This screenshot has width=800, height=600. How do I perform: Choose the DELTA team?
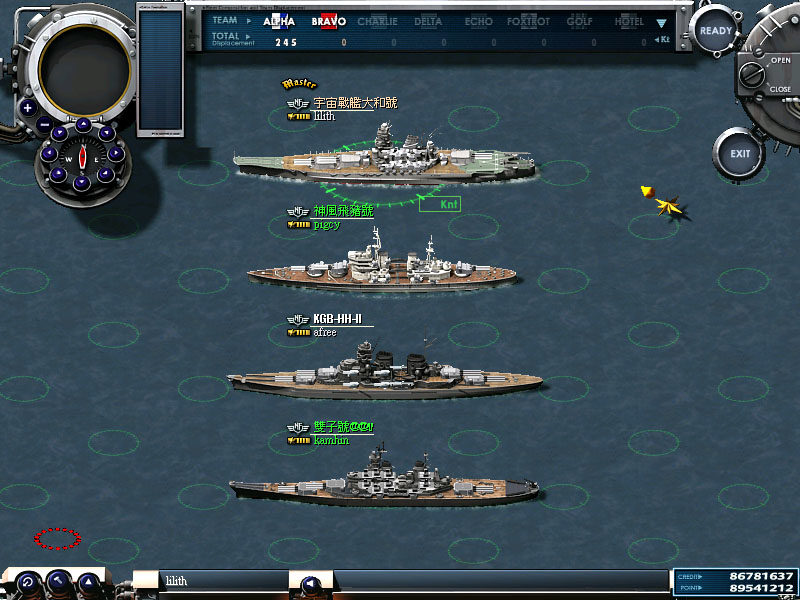click(428, 21)
